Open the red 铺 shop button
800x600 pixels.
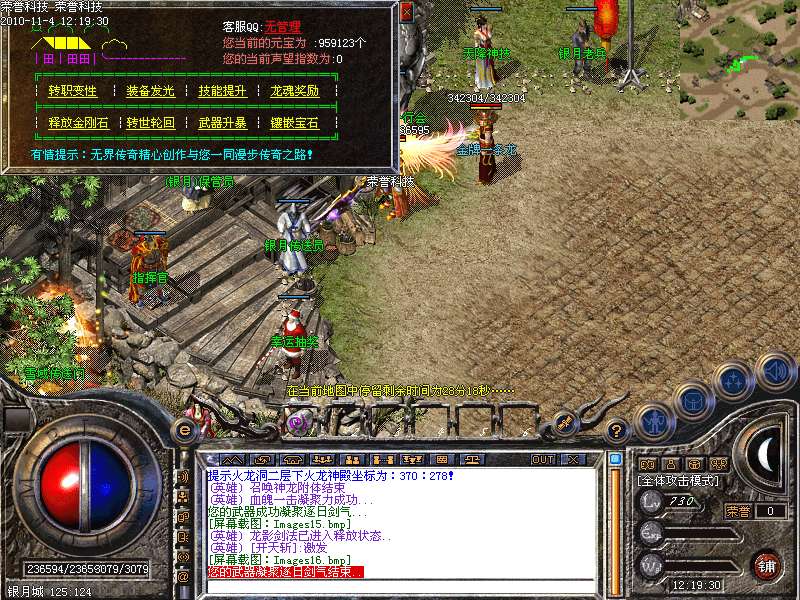tap(766, 565)
